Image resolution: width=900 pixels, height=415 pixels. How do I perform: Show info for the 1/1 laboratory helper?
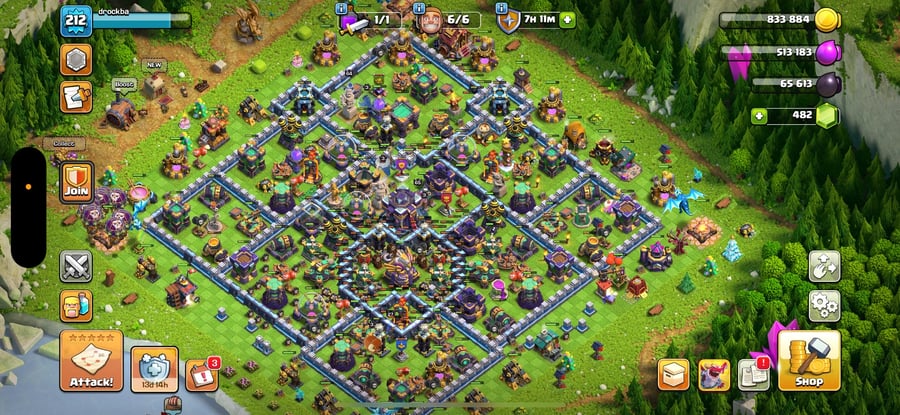coord(342,8)
